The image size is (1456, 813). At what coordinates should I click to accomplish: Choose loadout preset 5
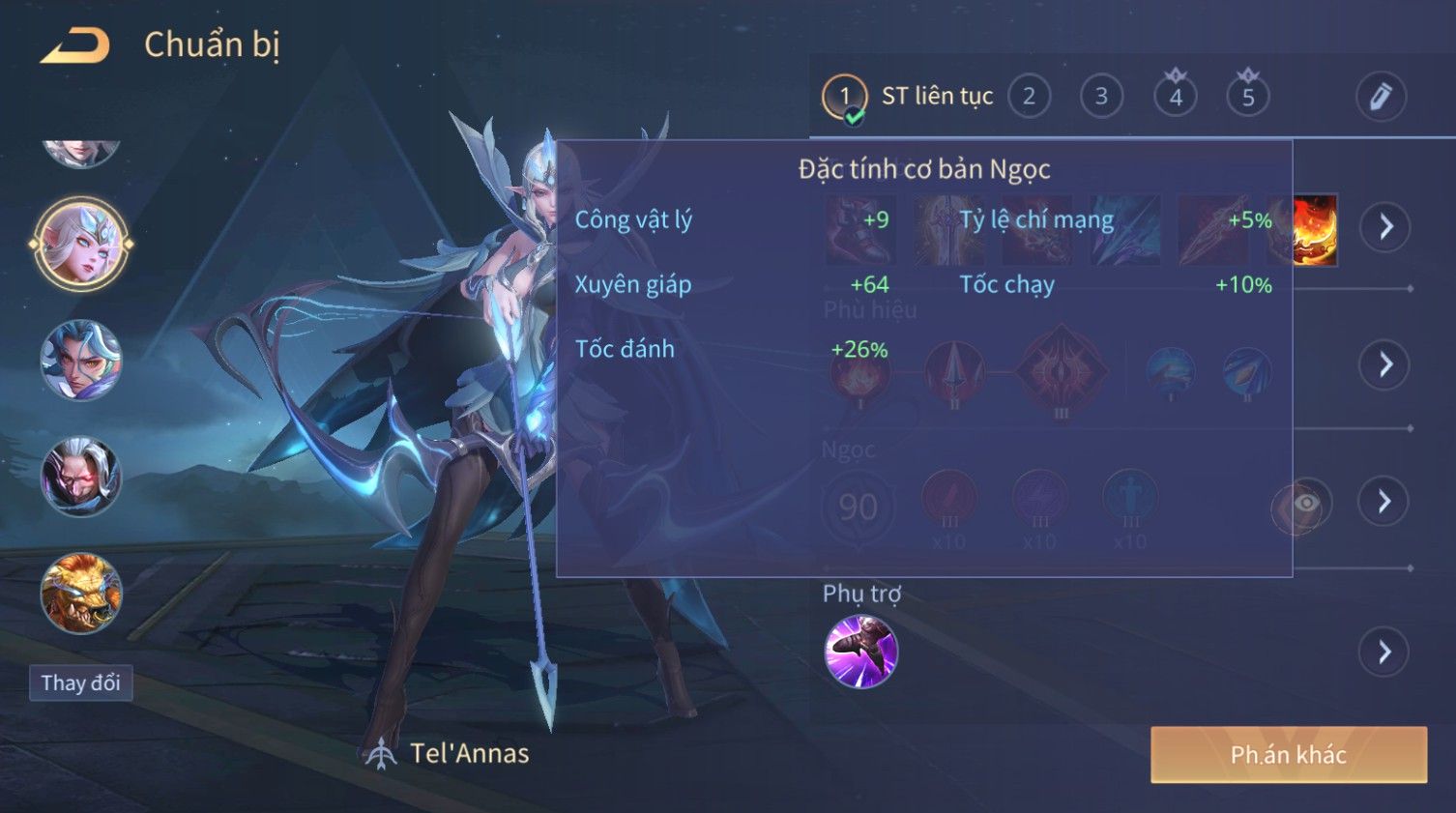(x=1248, y=97)
